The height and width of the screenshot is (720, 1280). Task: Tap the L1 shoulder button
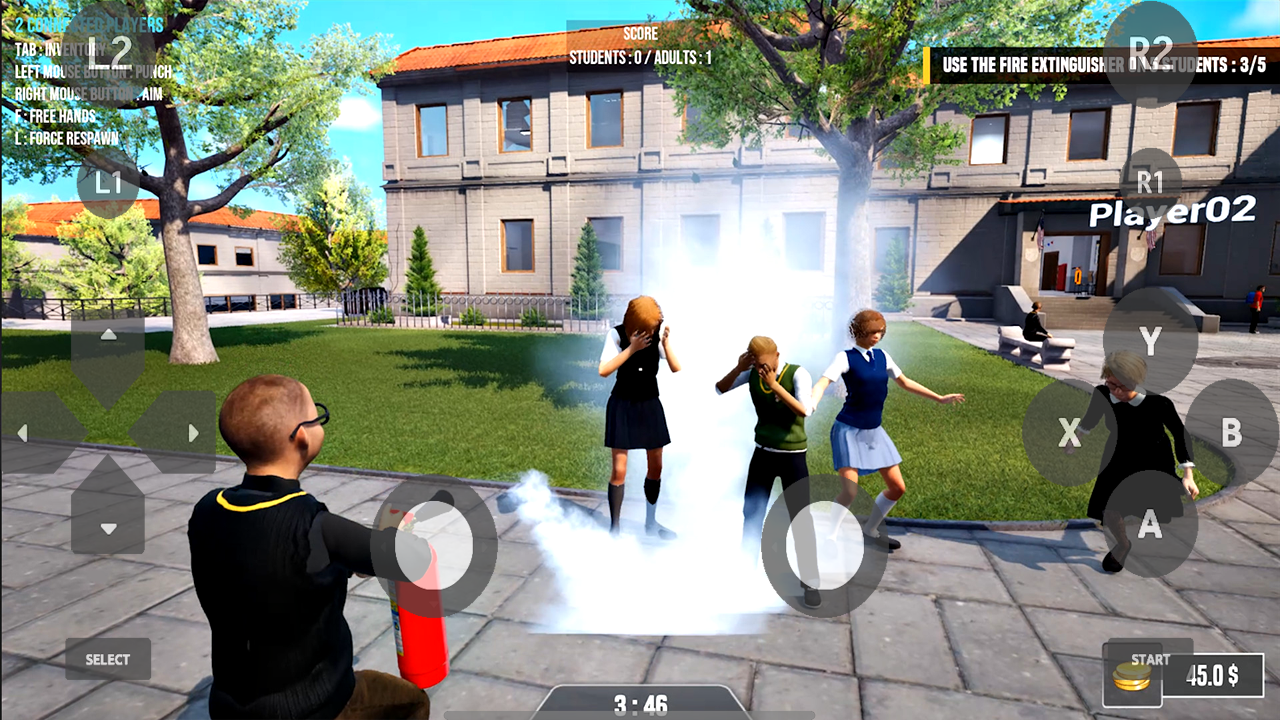(108, 184)
